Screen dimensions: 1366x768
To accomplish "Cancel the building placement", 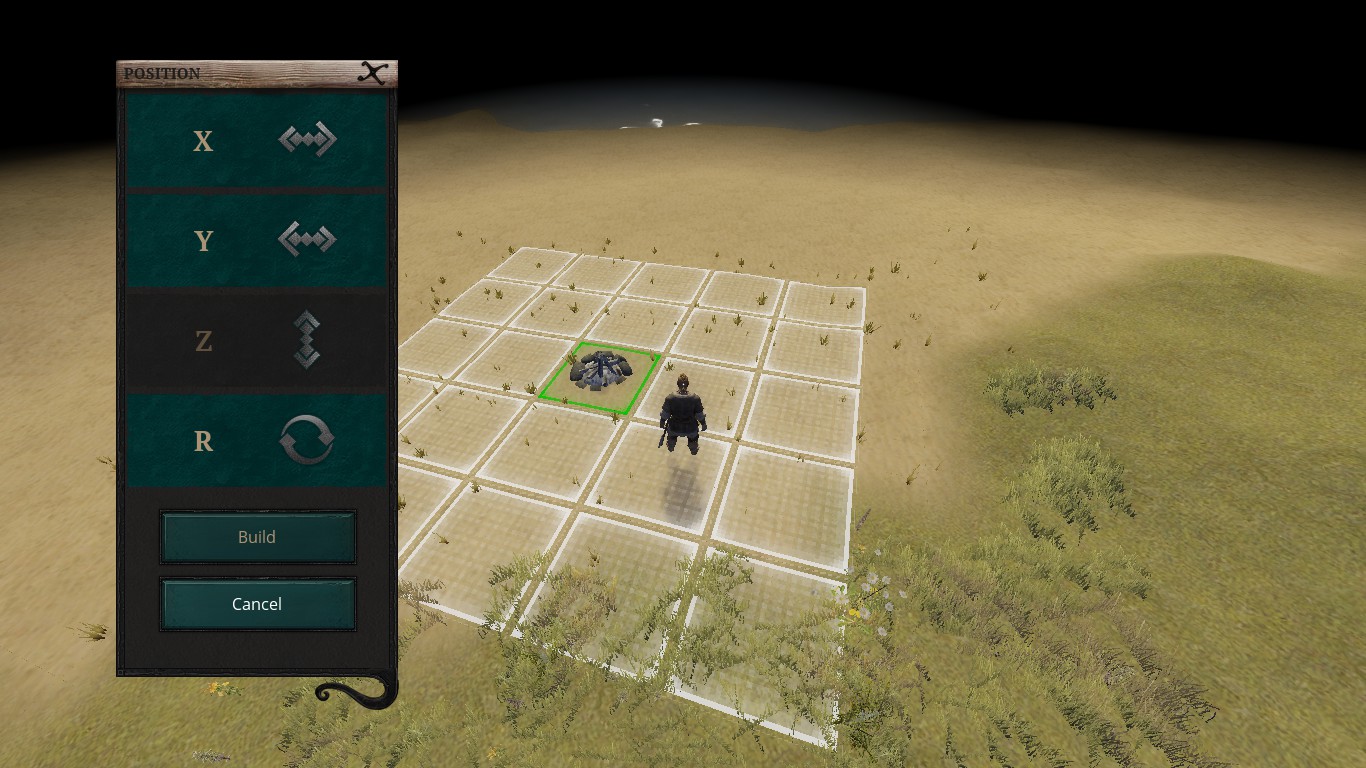I will coord(257,604).
